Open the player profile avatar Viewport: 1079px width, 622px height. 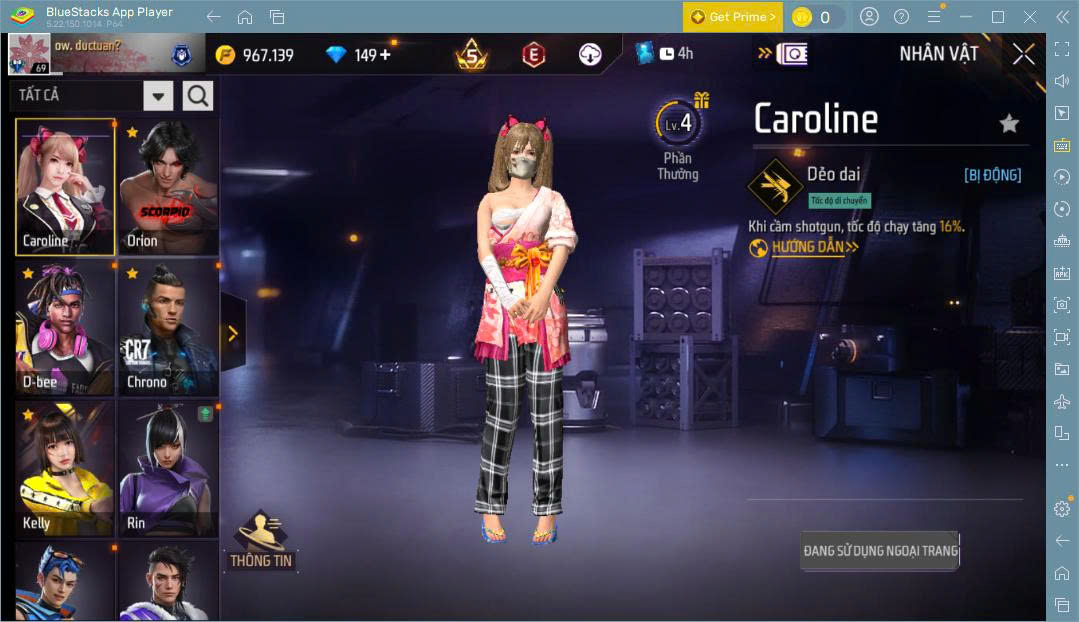27,54
